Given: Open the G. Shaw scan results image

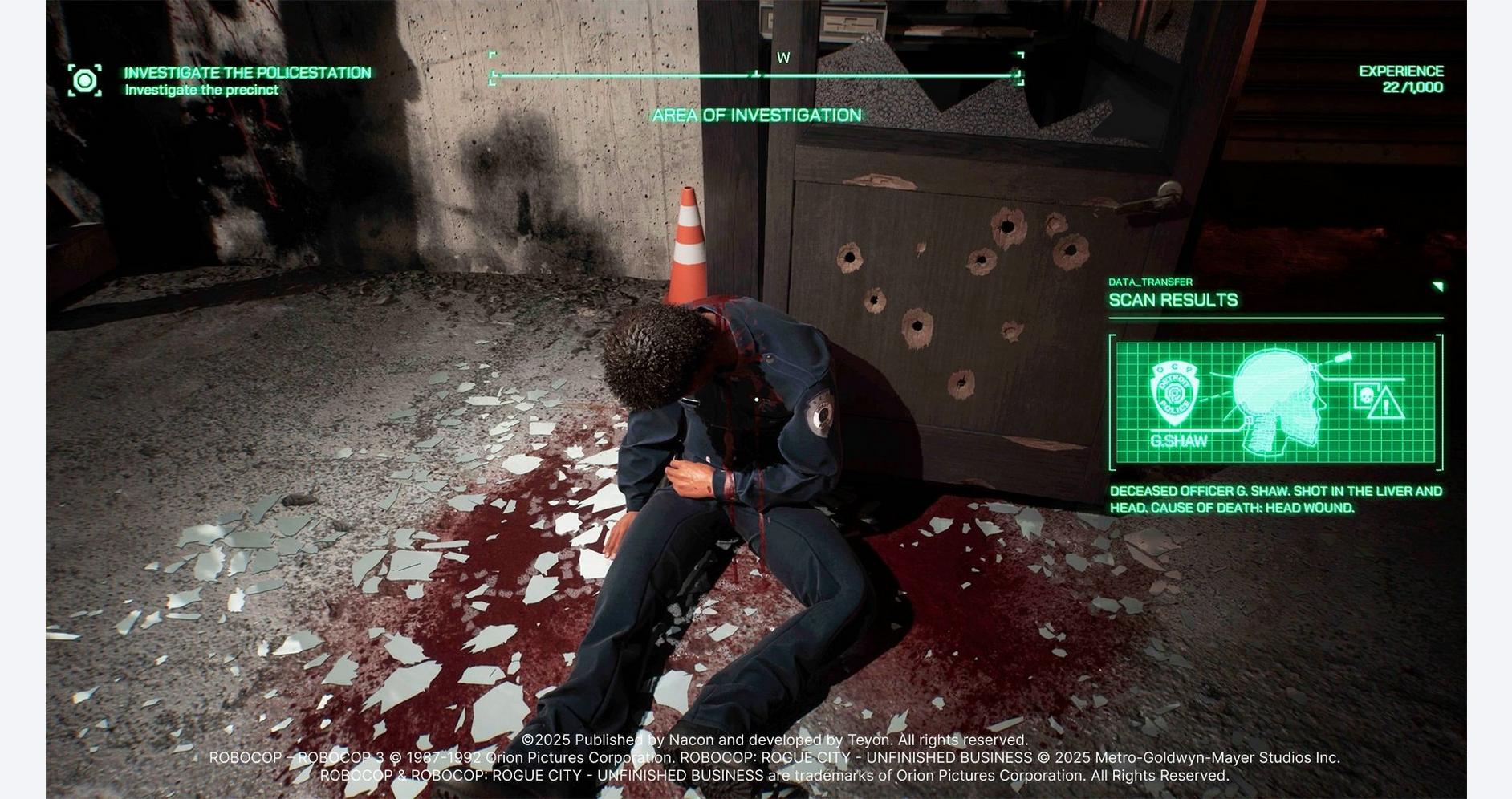Looking at the screenshot, I should (x=1275, y=403).
